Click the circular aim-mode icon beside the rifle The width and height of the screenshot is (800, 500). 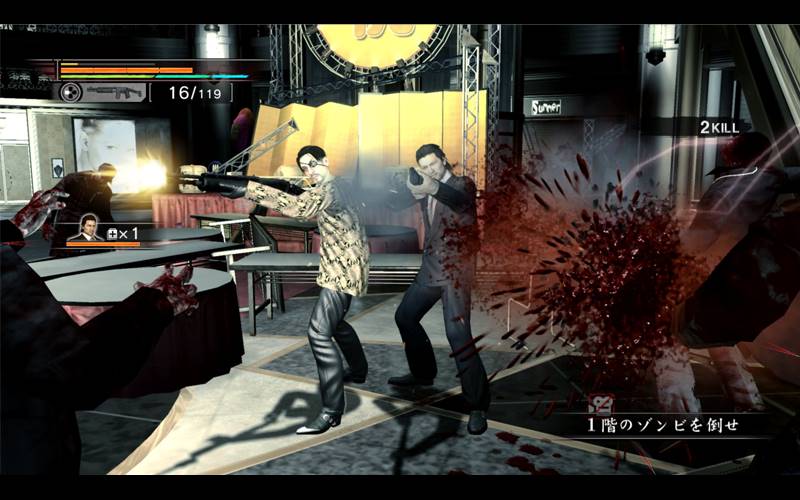(x=70, y=92)
